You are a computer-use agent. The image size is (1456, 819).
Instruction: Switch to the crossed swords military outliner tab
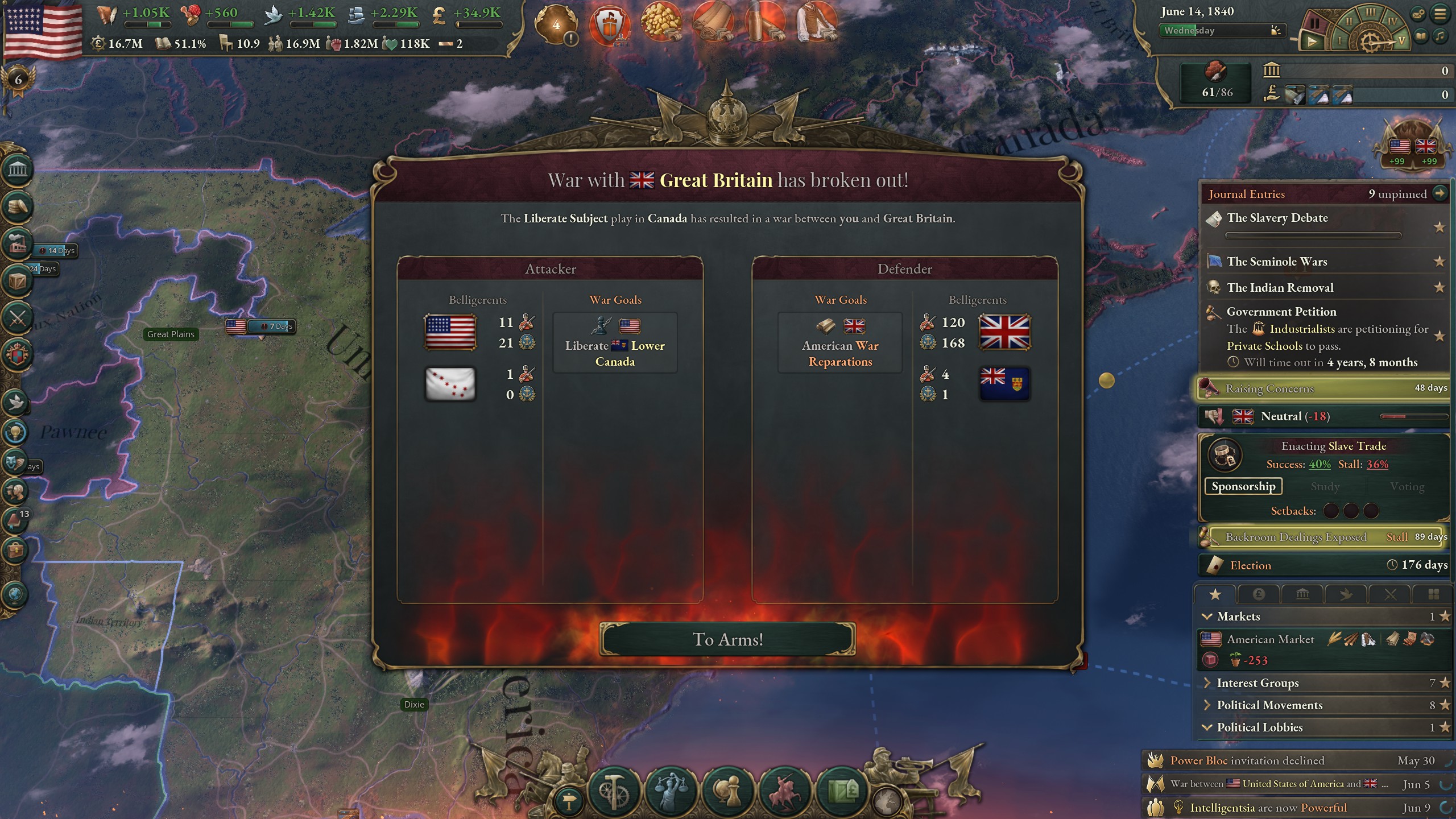coord(1390,594)
